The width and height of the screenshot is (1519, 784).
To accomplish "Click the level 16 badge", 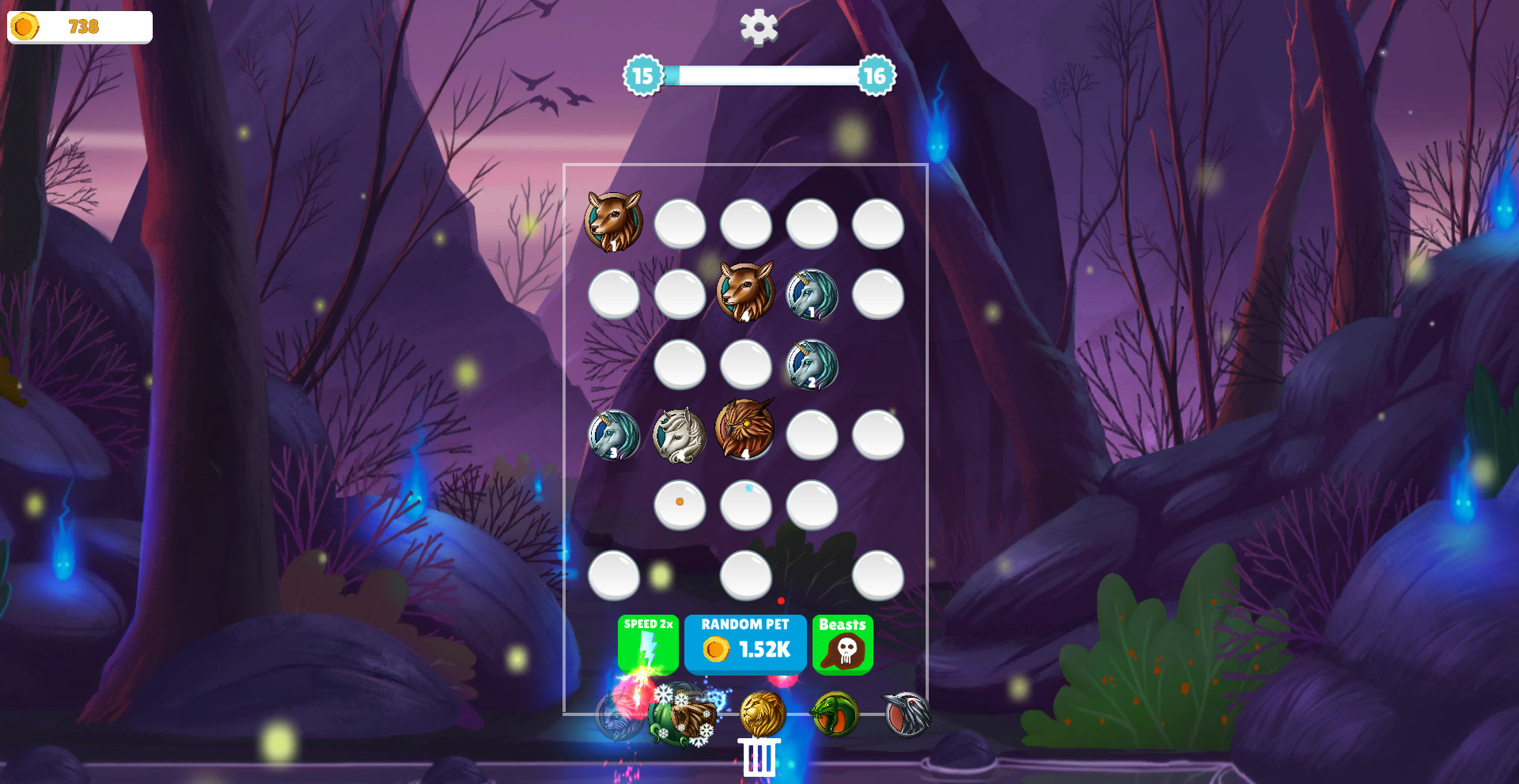I will (873, 78).
